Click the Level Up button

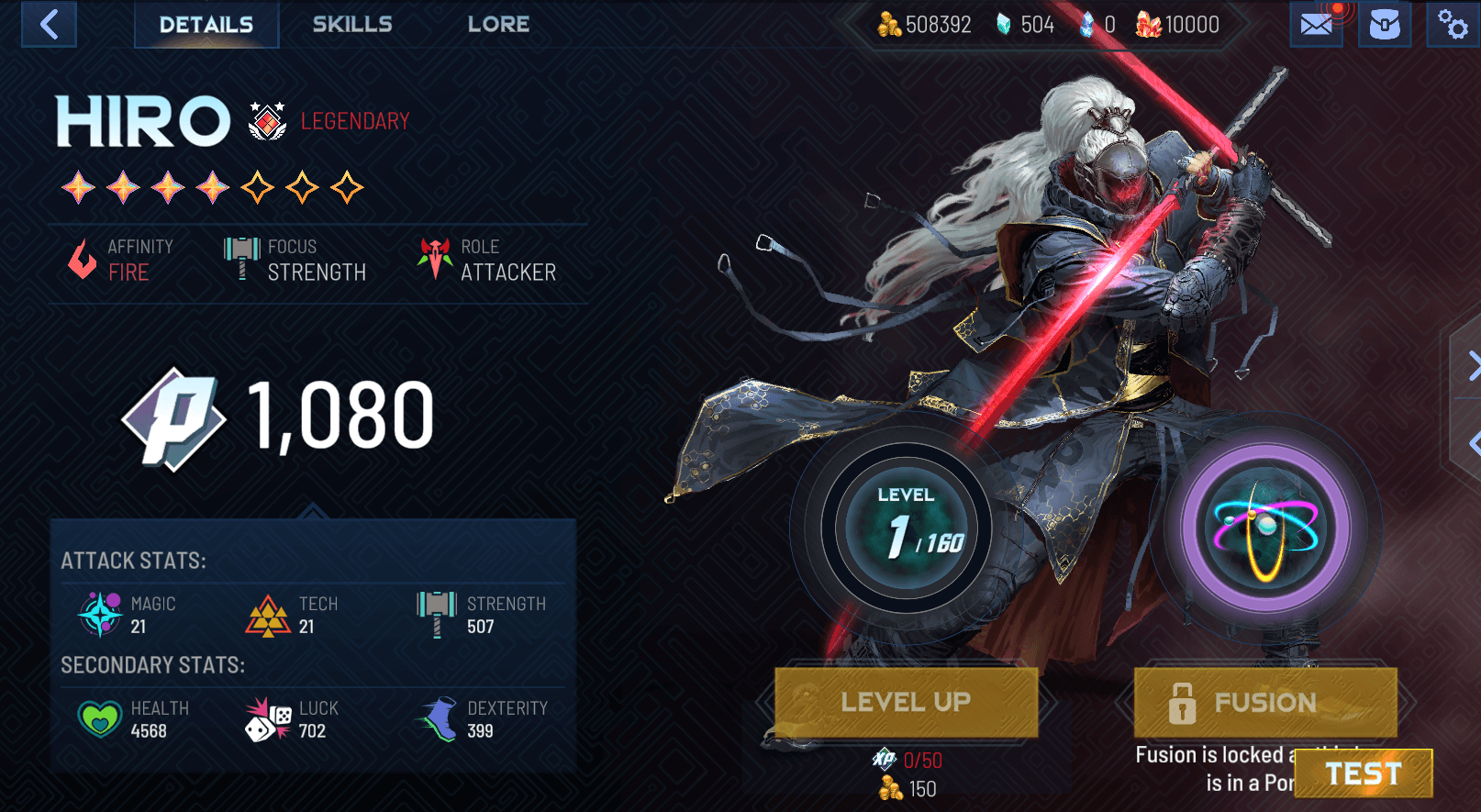click(907, 702)
